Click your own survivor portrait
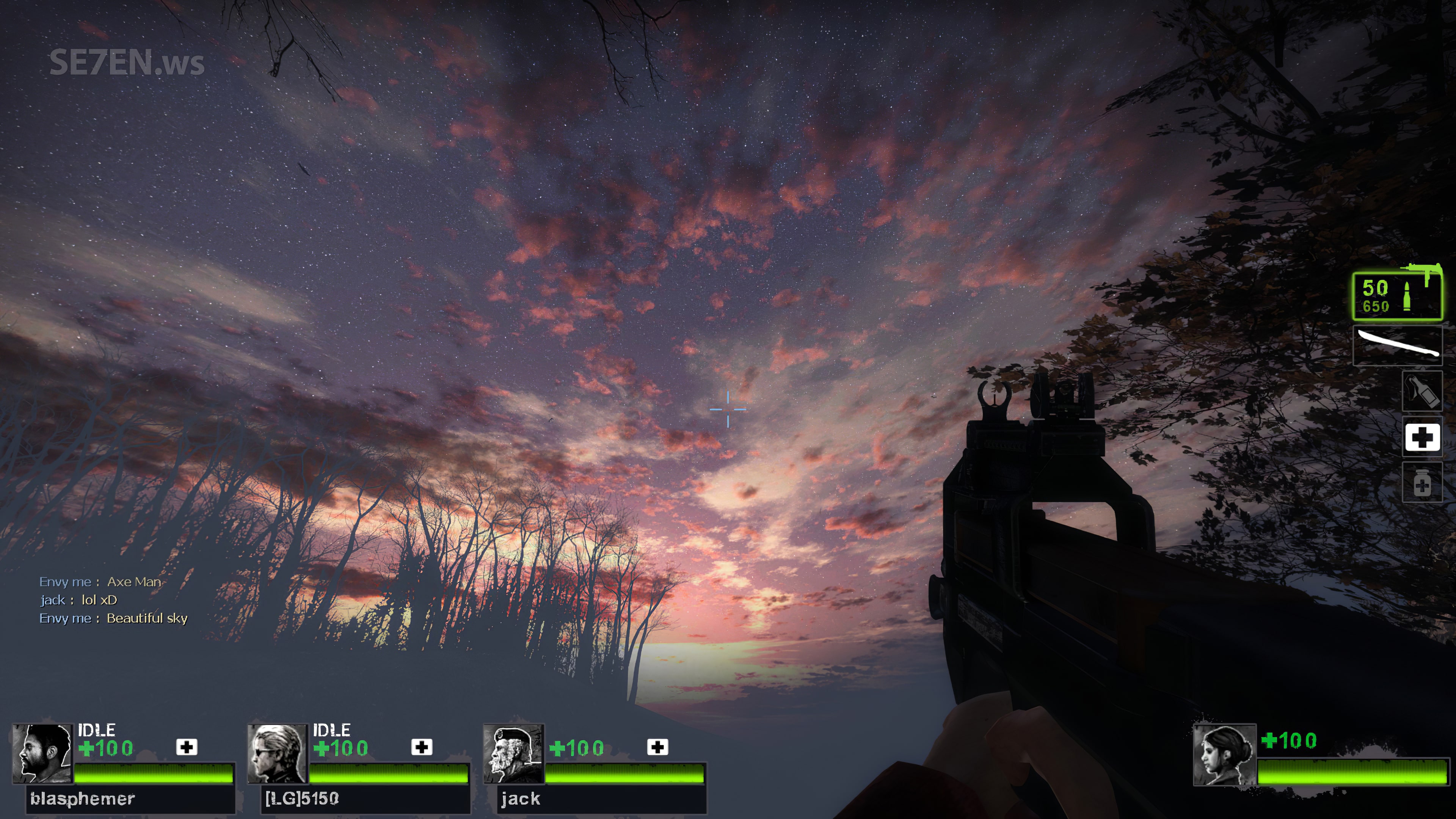Screen dimensions: 1456x819 (x=1224, y=755)
